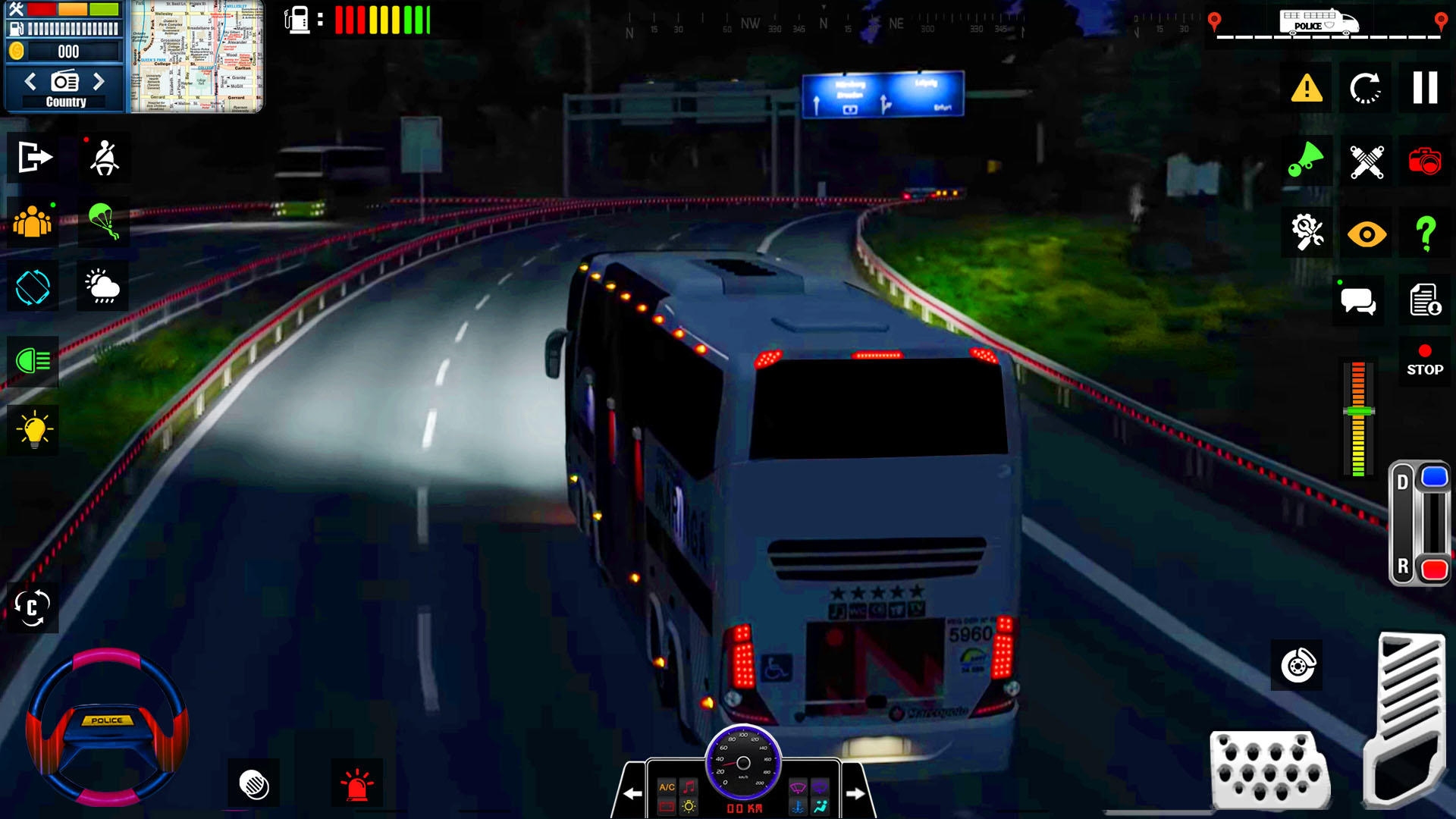Open the mission document icon
The height and width of the screenshot is (819, 1456).
point(1425,300)
